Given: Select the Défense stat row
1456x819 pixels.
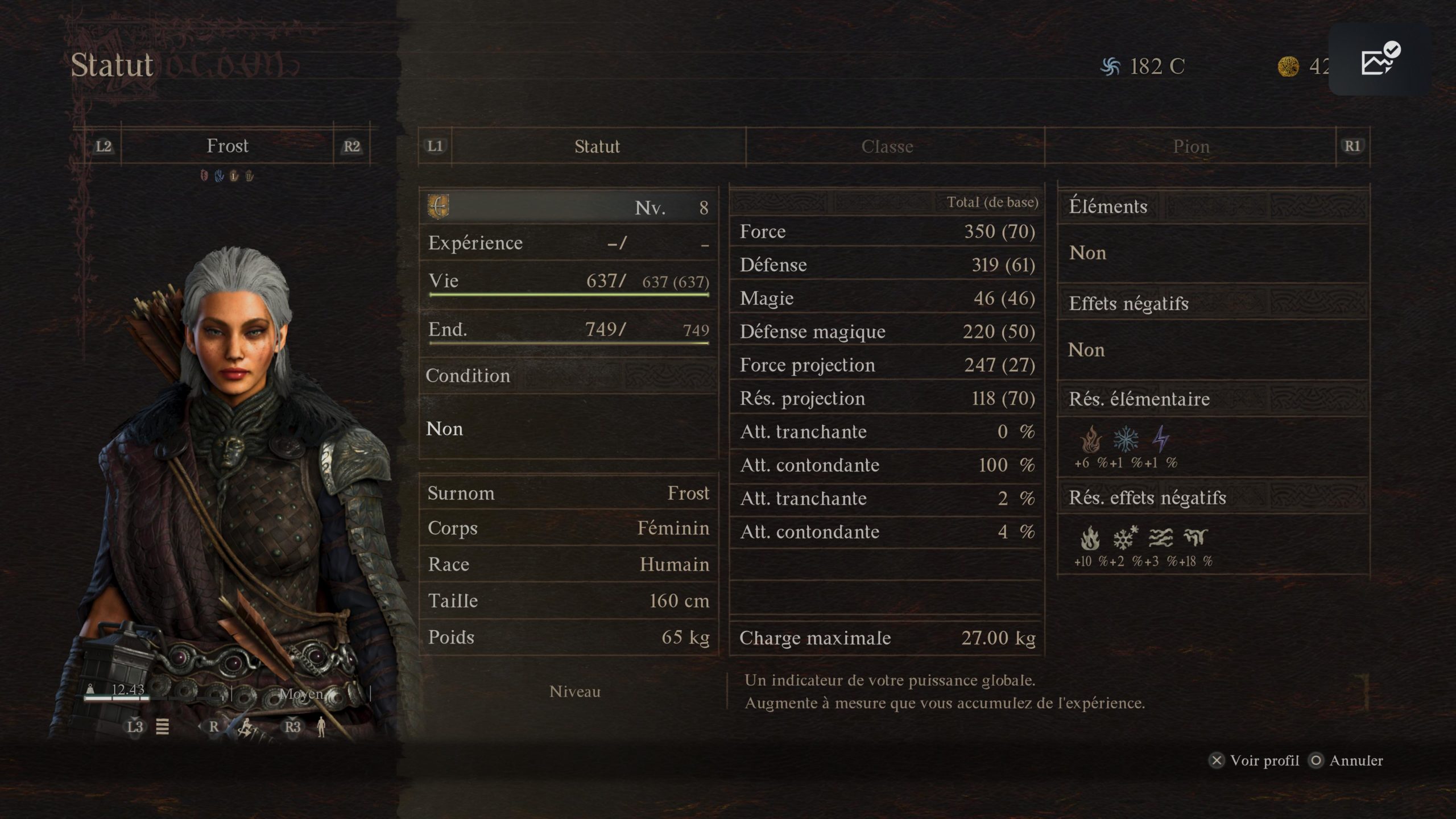Looking at the screenshot, I should 886,265.
